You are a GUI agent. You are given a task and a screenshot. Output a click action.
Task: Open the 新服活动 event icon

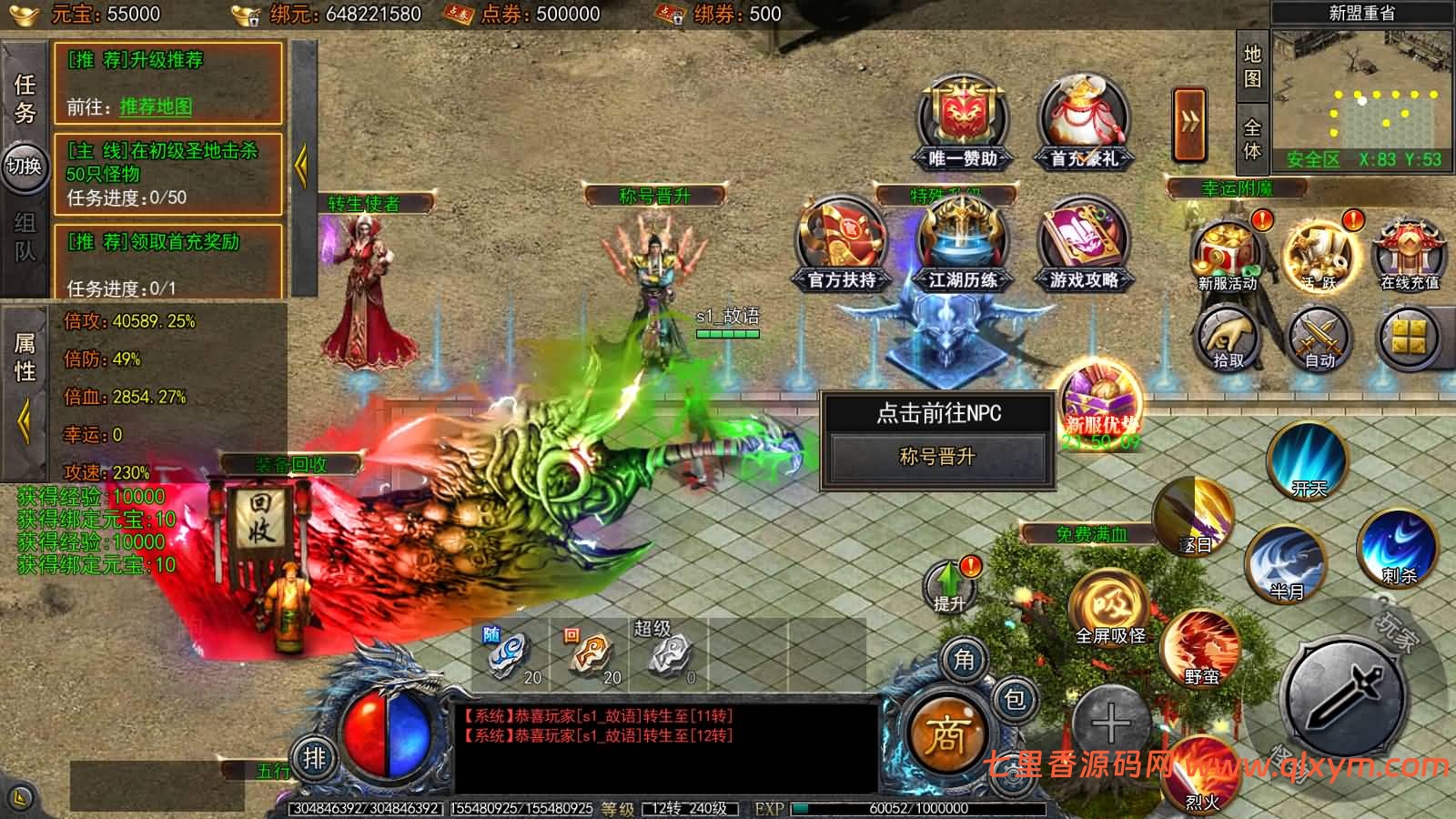[1228, 253]
